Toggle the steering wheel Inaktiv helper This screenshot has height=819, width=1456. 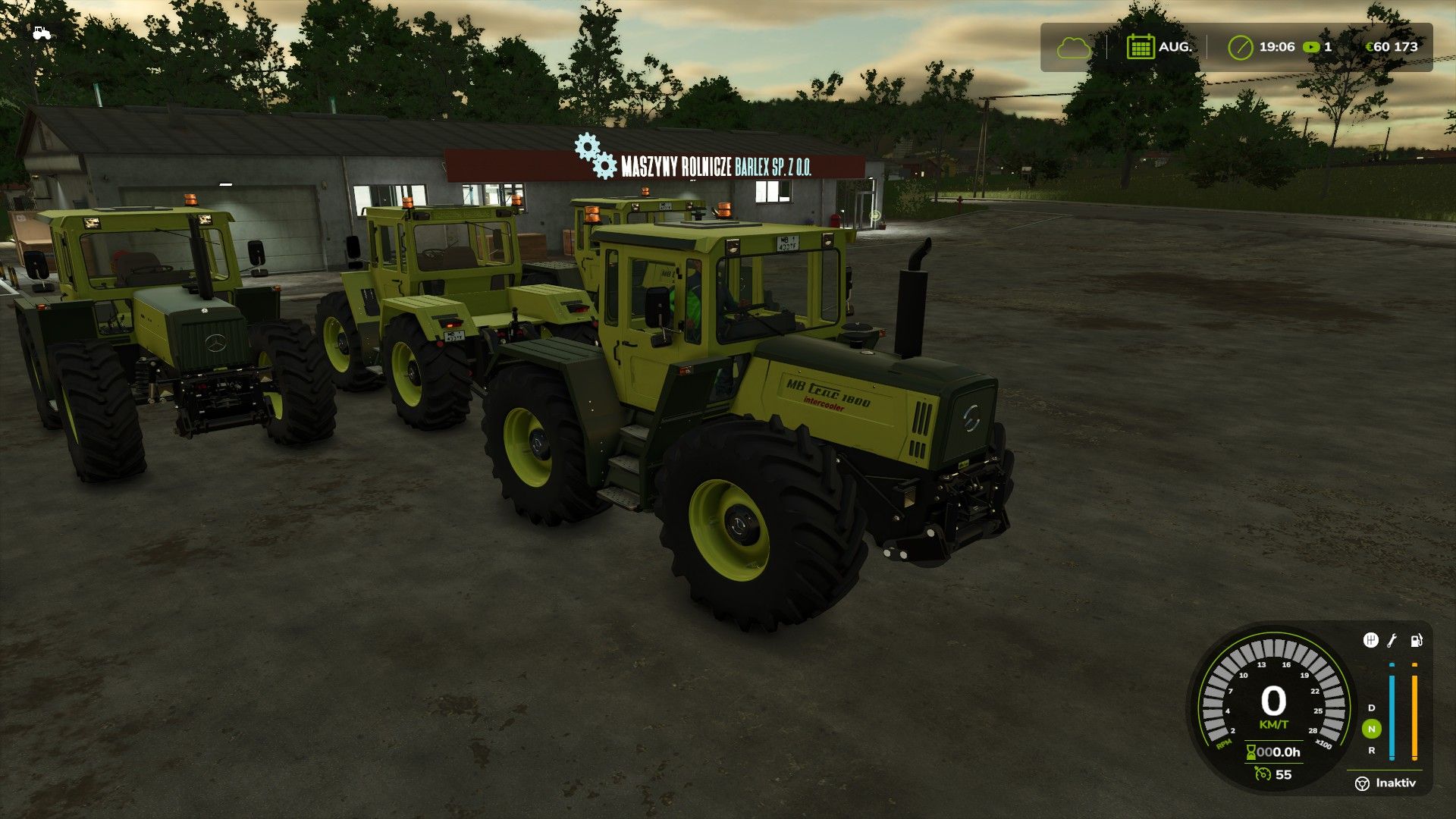tap(1362, 783)
